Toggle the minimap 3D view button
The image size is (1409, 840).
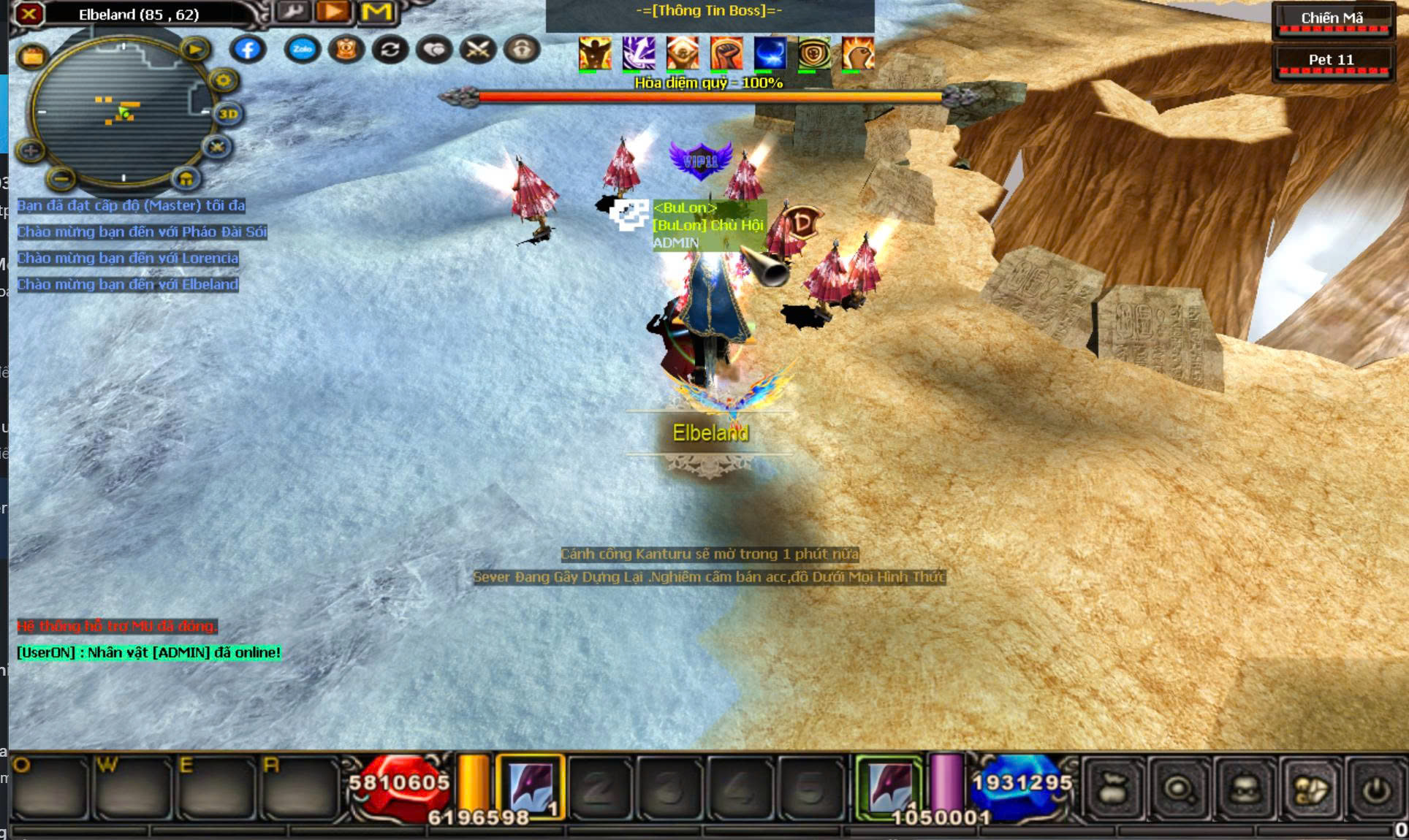click(x=228, y=114)
